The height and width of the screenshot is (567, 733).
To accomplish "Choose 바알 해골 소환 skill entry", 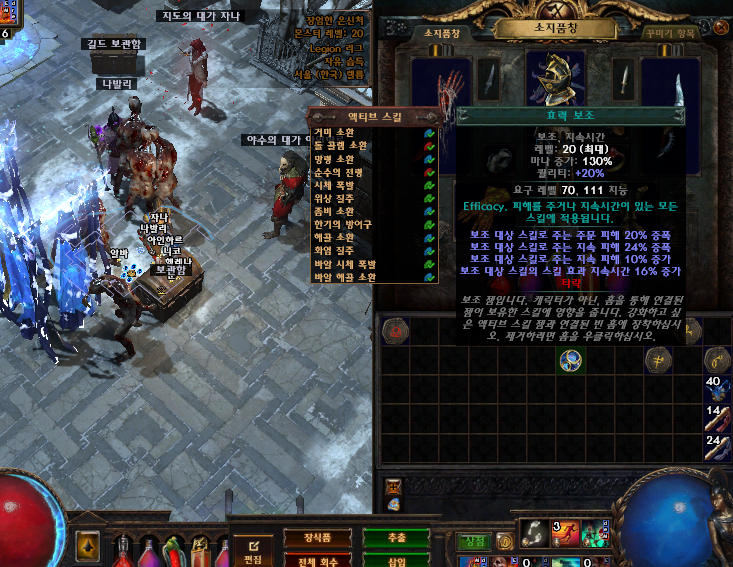I will (x=343, y=277).
